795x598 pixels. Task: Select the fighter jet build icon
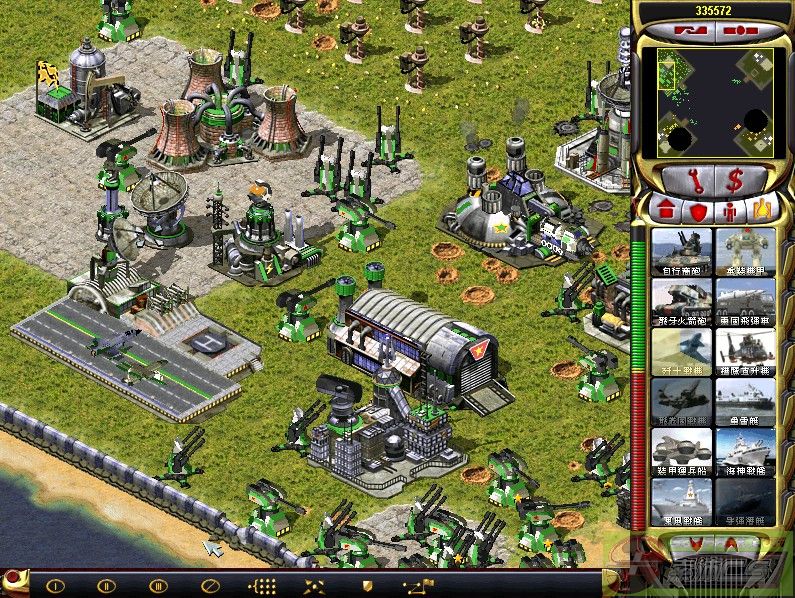682,351
